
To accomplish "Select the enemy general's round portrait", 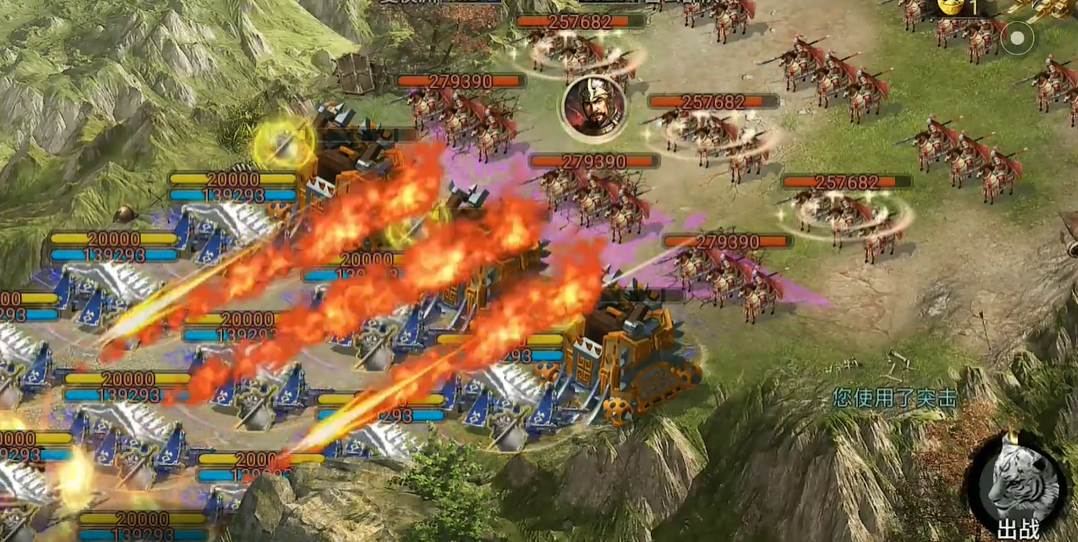I will 591,107.
